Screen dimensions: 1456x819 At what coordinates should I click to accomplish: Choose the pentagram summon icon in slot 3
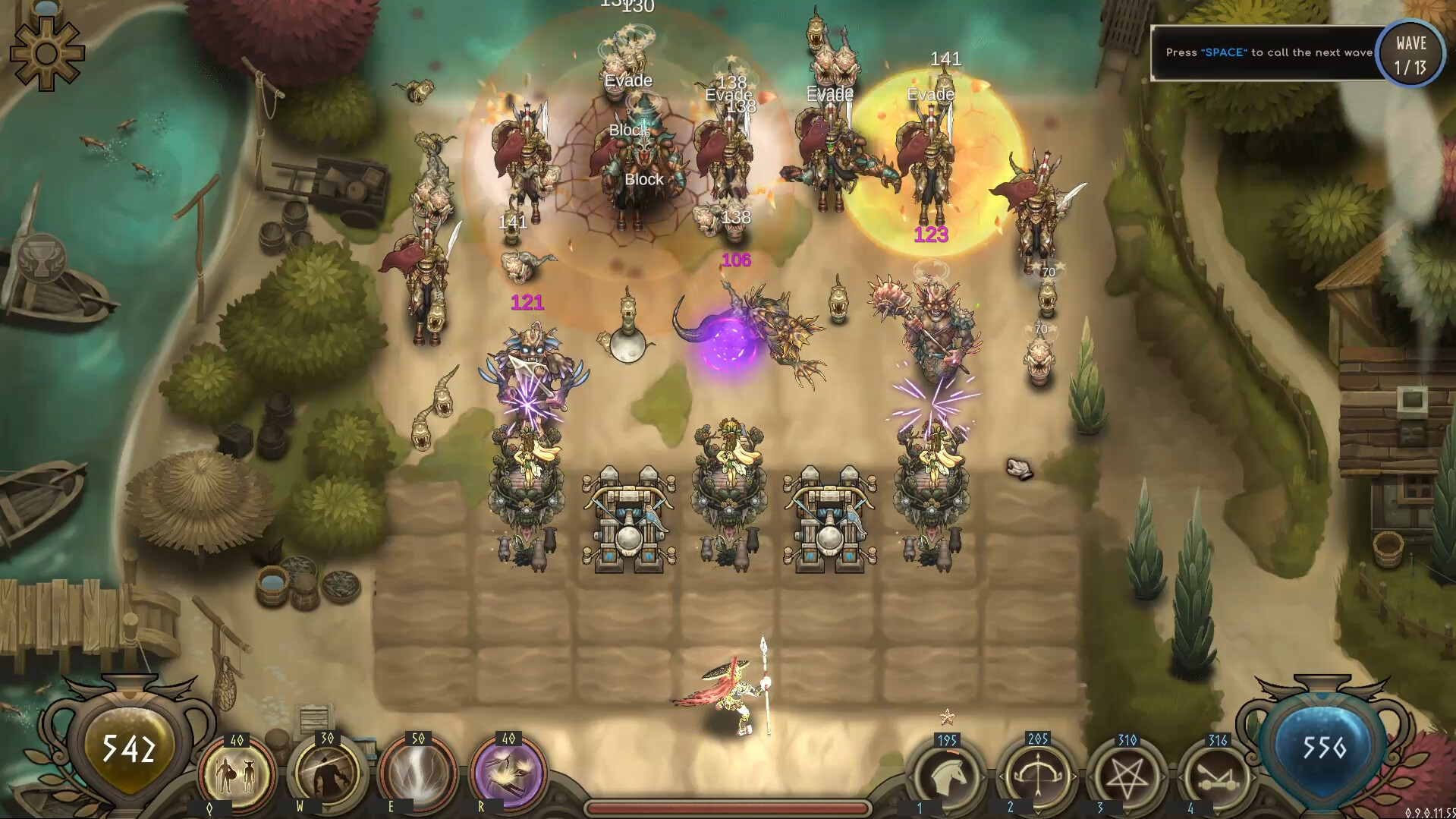pyautogui.click(x=1127, y=776)
